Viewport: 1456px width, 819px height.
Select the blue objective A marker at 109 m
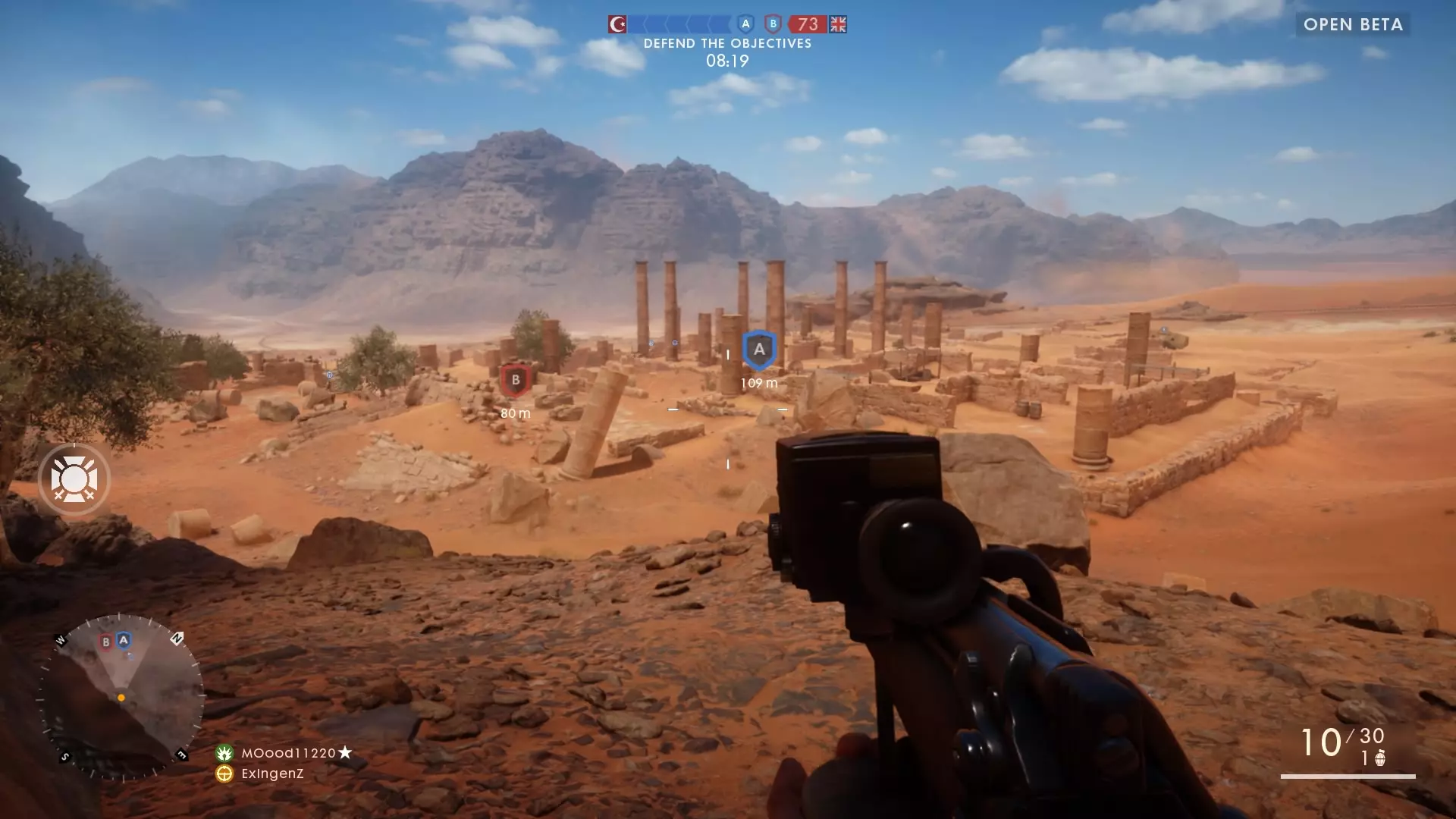point(759,350)
